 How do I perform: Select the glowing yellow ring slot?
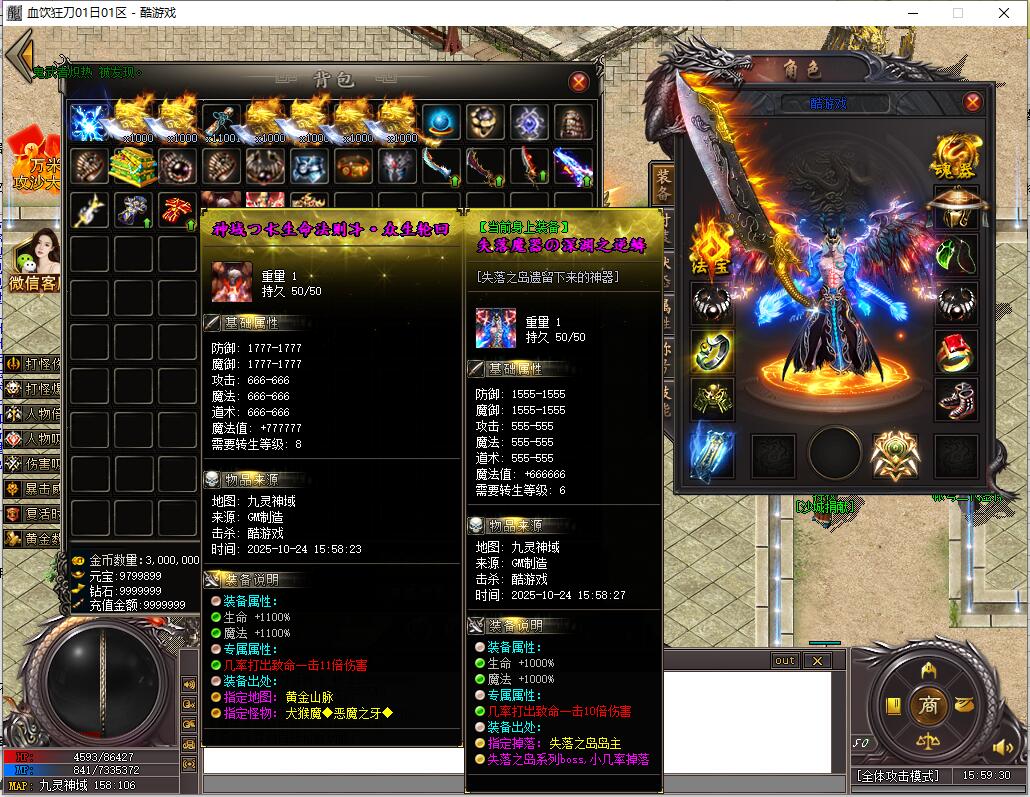point(711,351)
